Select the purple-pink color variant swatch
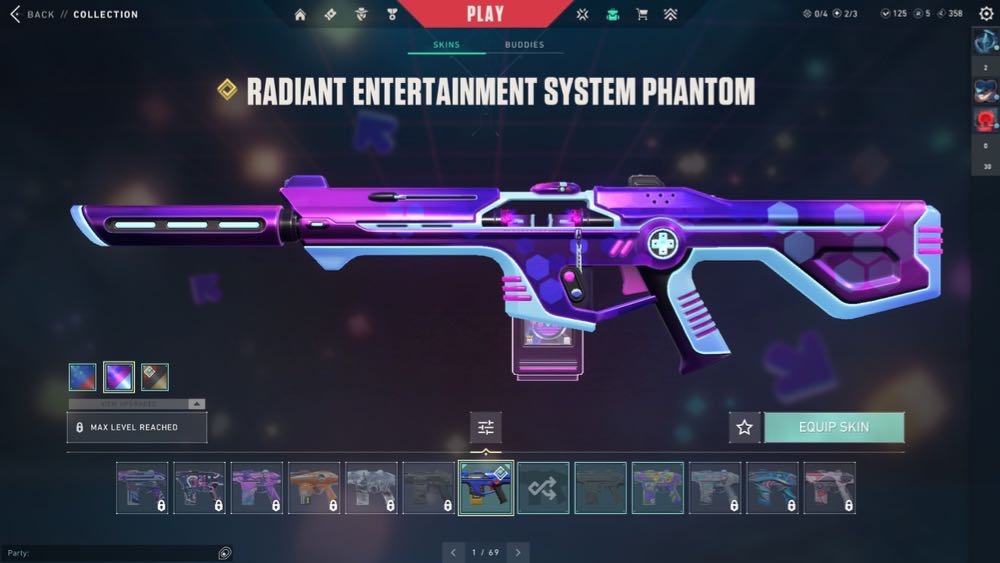This screenshot has width=1000, height=563. pyautogui.click(x=119, y=376)
